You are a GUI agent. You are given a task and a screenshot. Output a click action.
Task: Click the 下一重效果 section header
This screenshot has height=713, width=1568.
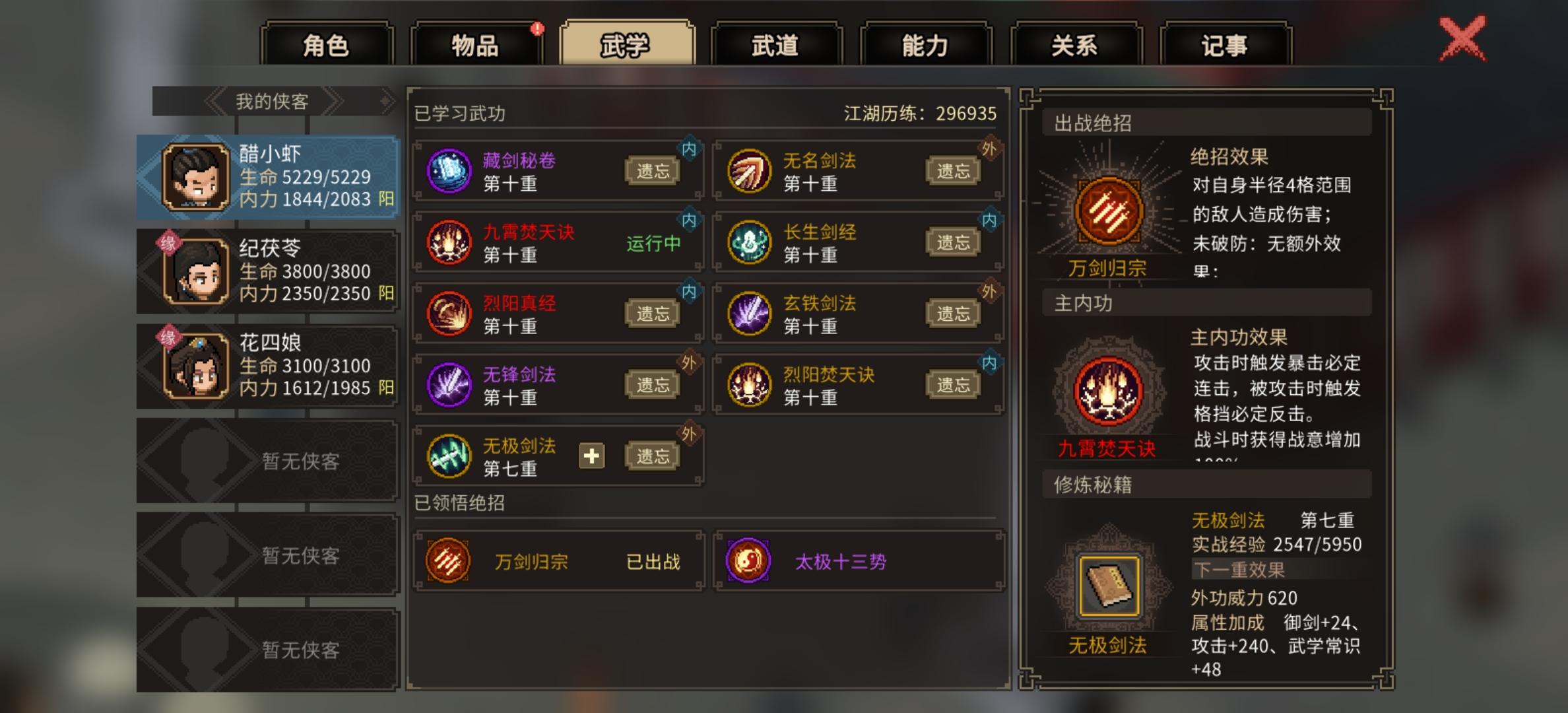[x=1237, y=570]
